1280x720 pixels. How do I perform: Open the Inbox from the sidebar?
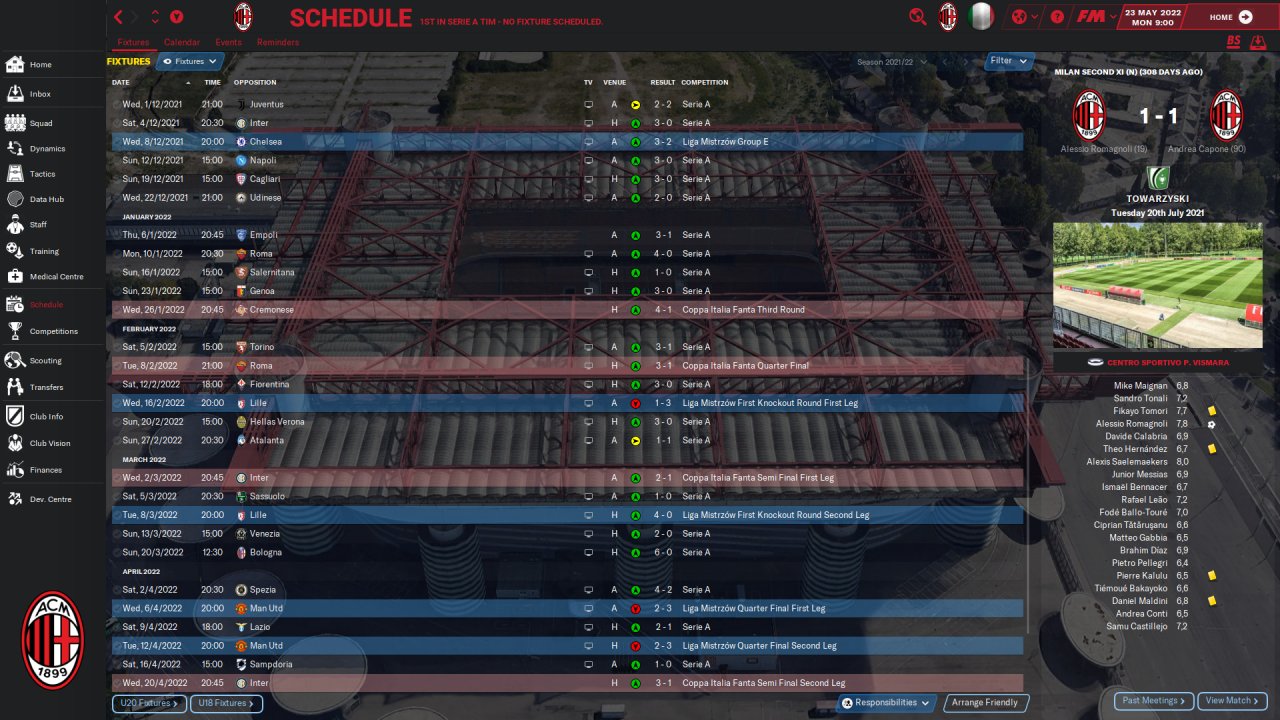pyautogui.click(x=40, y=94)
